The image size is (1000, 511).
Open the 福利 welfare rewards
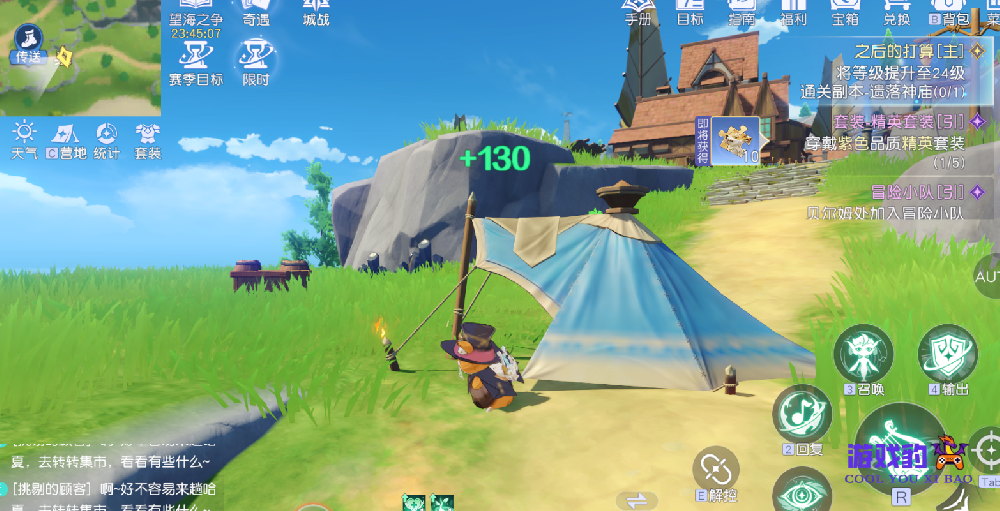(795, 10)
